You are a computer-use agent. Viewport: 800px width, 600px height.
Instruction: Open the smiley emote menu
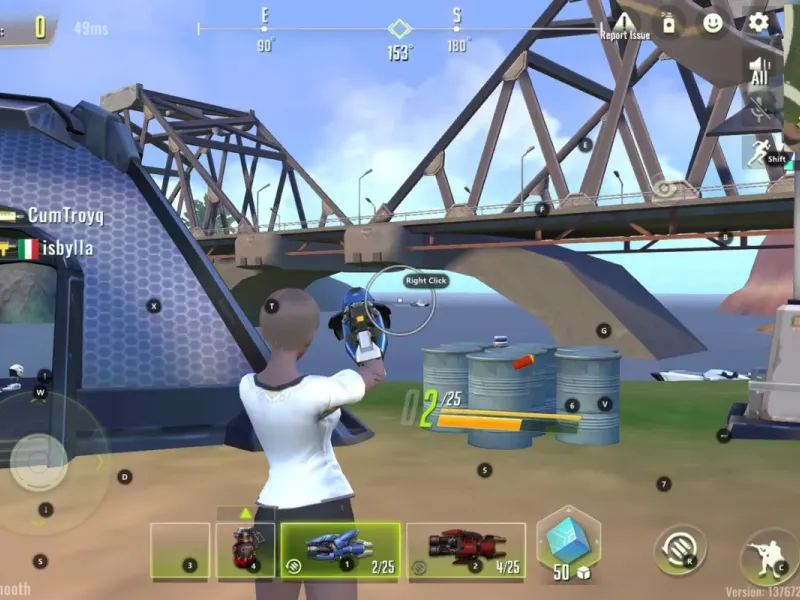713,23
